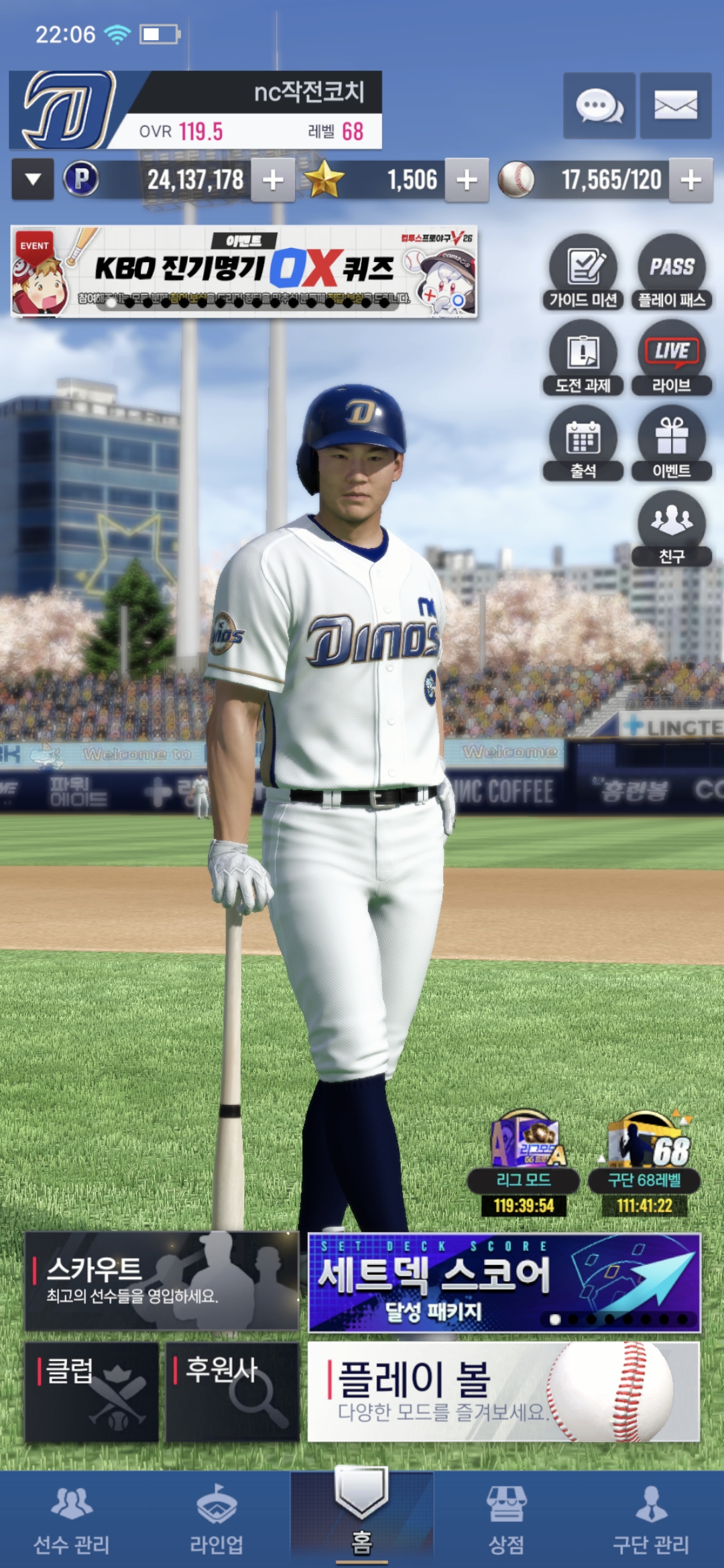Viewport: 724px width, 1568px height.
Task: Open the 클럽 club menu
Action: point(92,1392)
